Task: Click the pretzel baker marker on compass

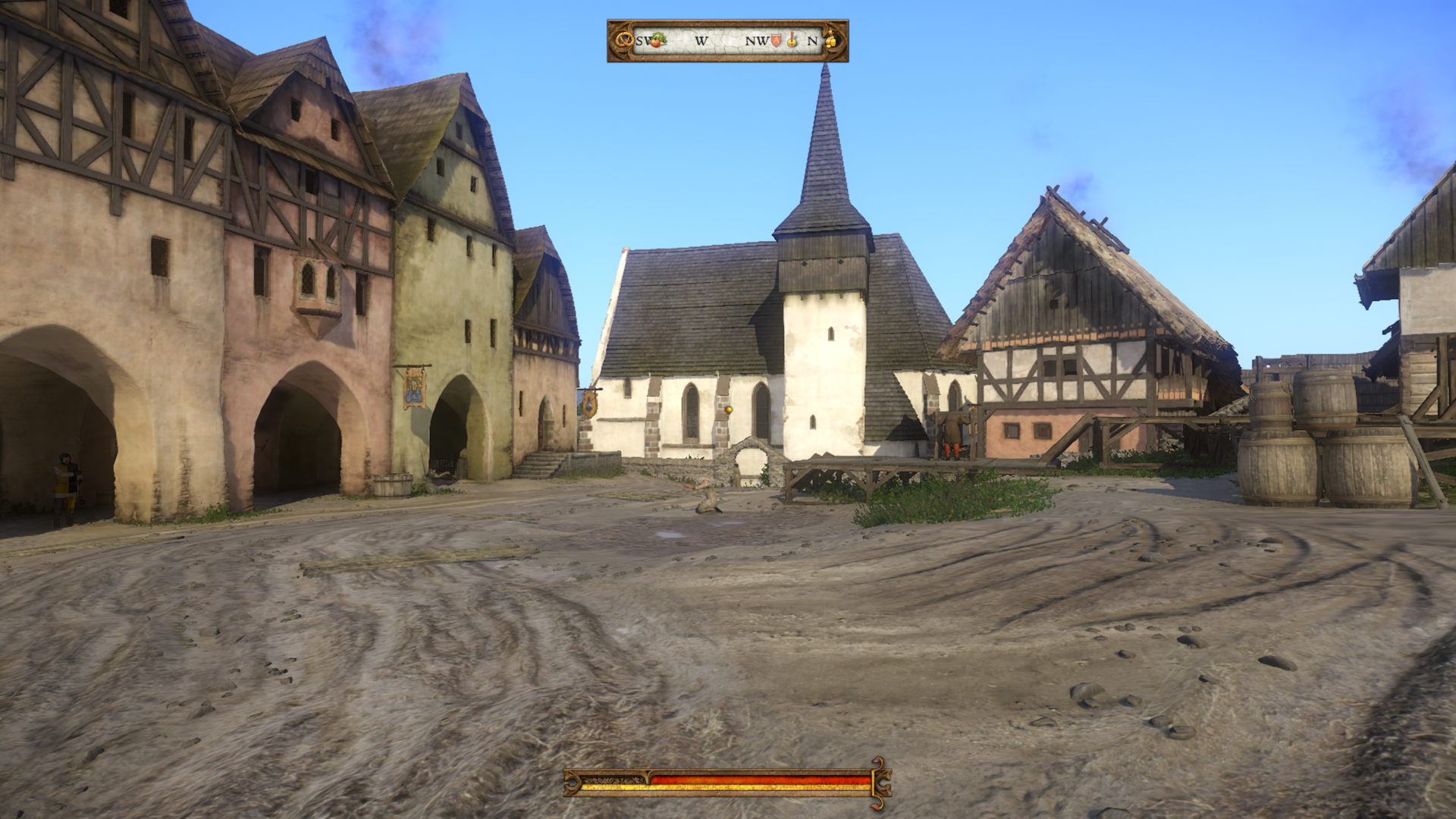Action: (623, 40)
